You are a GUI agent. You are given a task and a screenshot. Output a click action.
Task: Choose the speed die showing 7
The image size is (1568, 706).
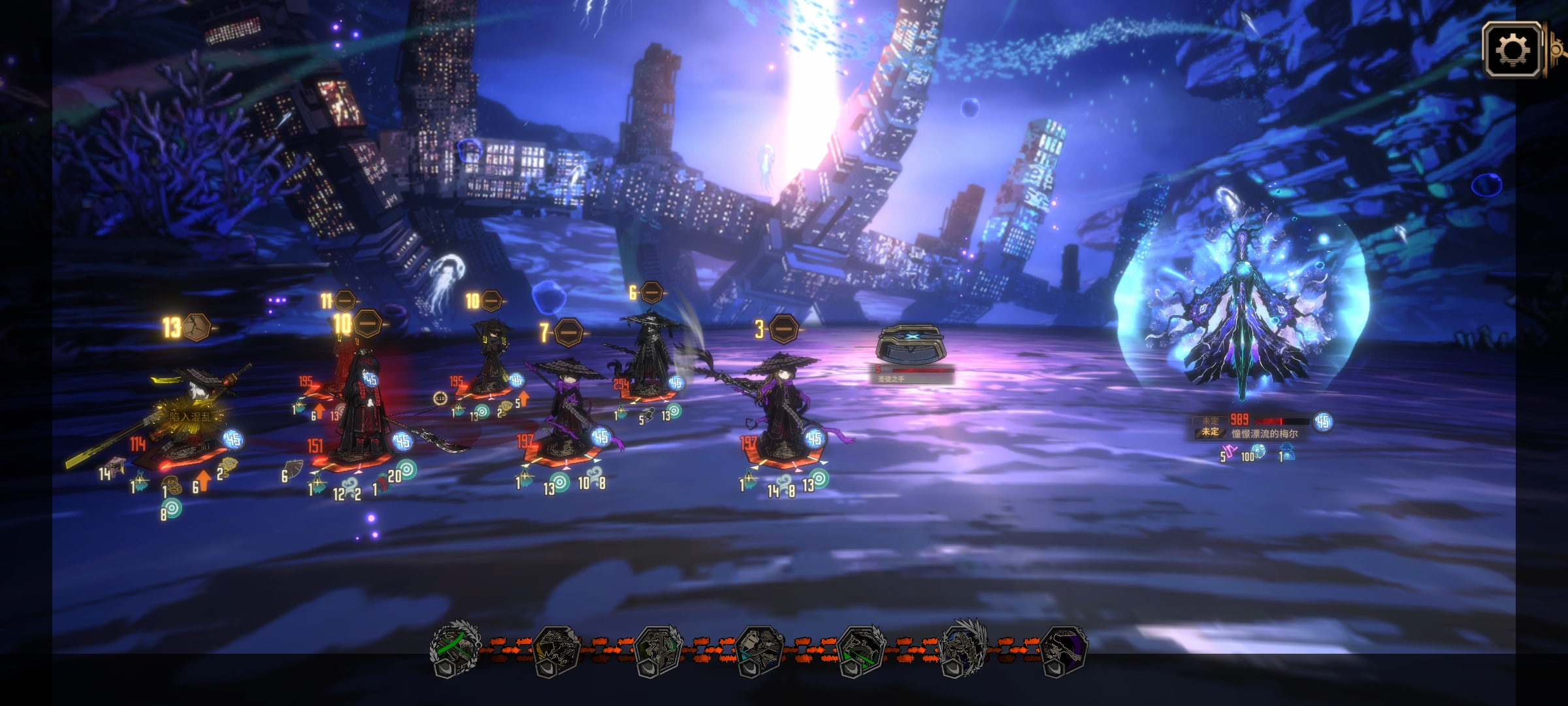pos(568,333)
